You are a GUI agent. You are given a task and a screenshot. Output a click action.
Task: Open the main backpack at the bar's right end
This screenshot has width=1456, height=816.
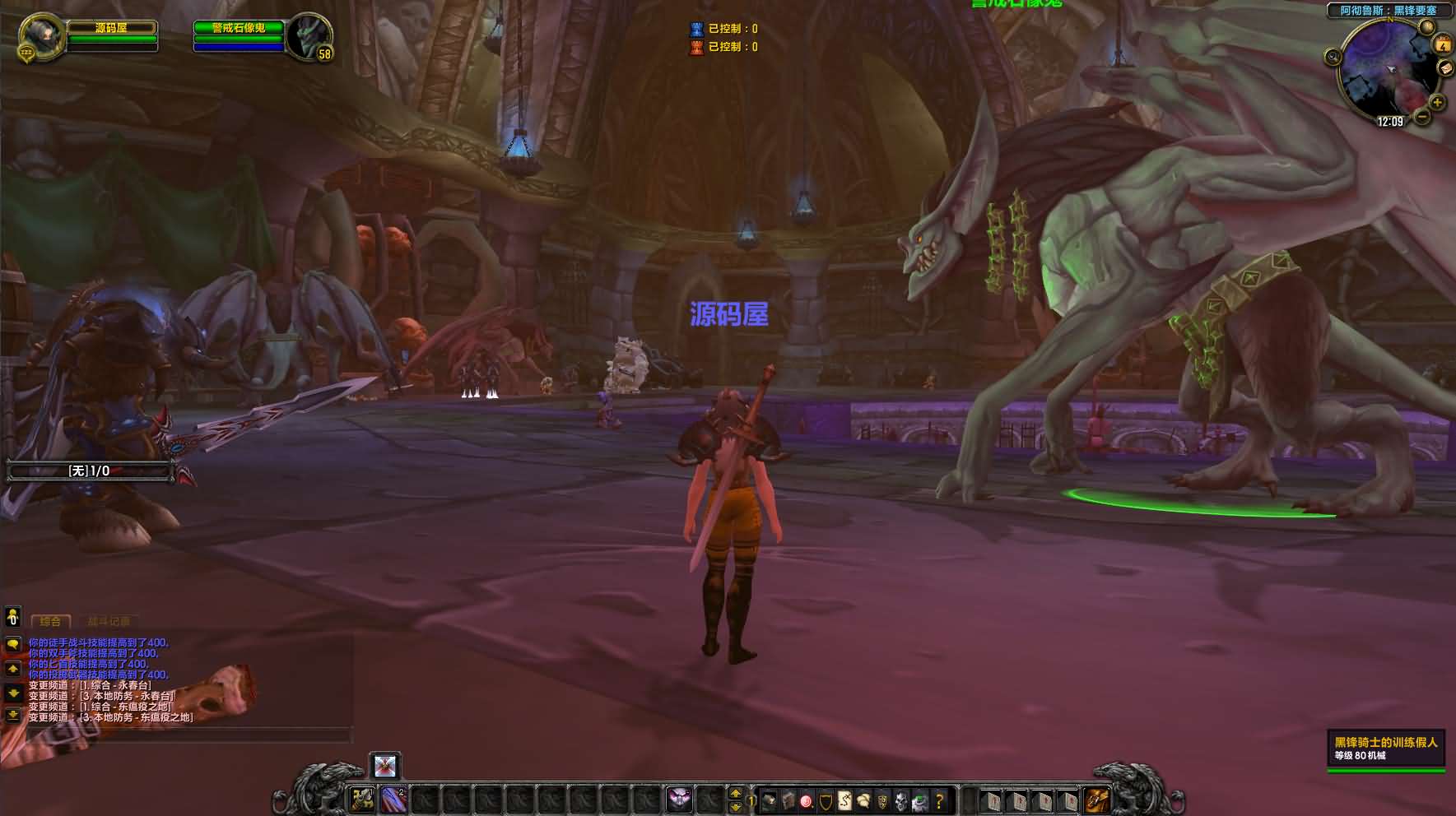pos(1096,800)
